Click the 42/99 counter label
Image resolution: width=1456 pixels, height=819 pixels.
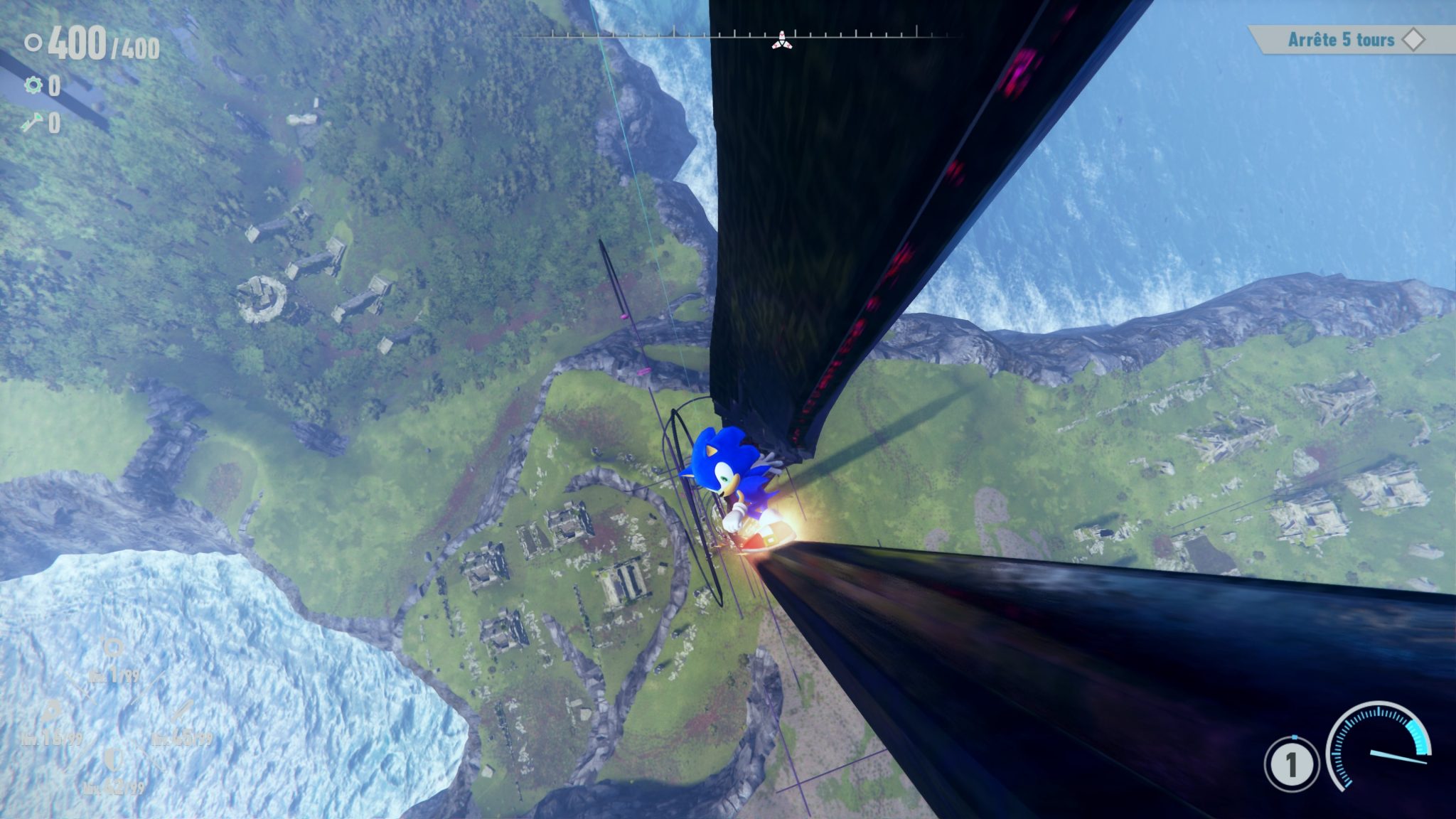point(114,787)
